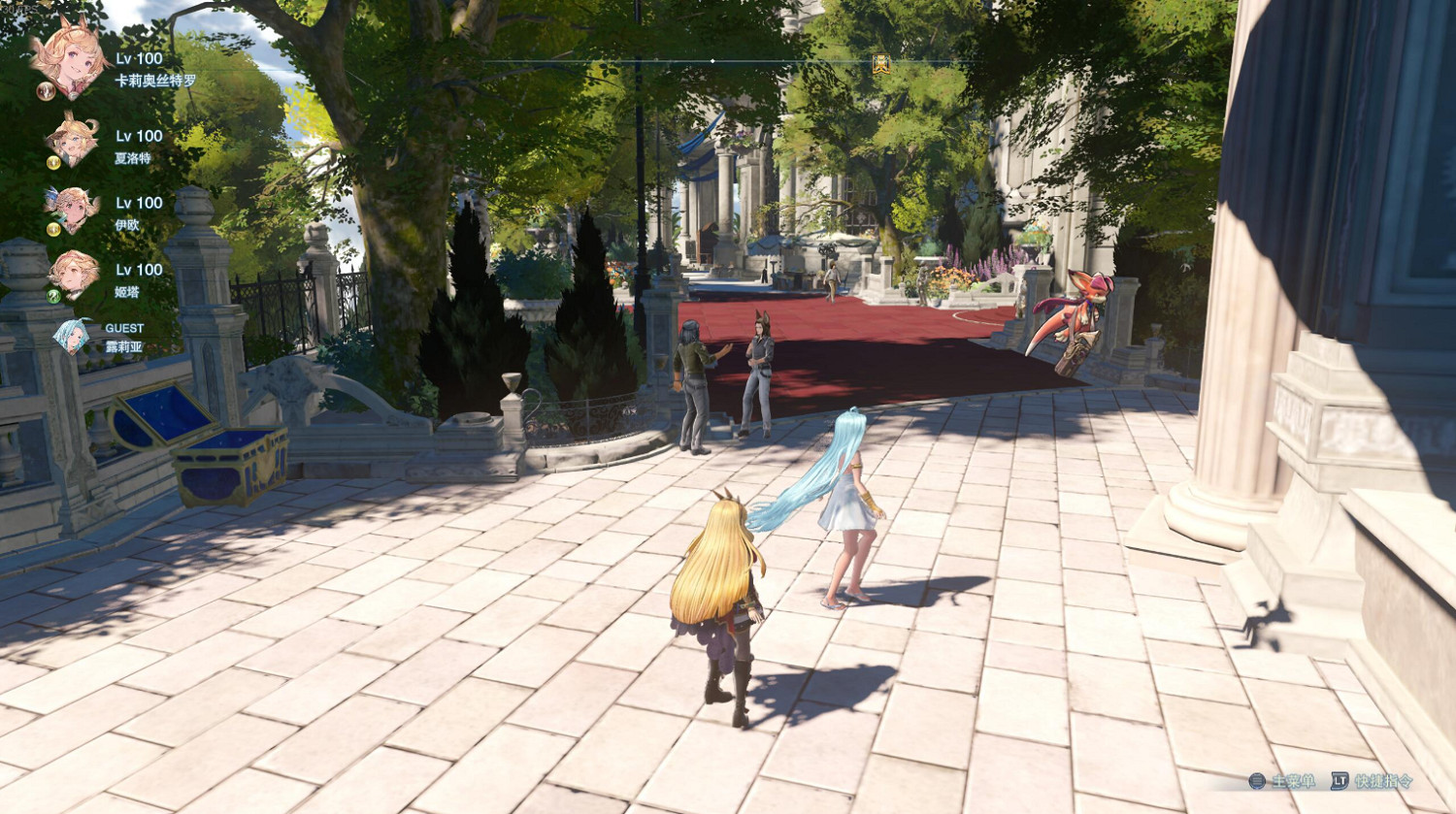This screenshot has width=1456, height=814.
Task: Click the quest banner marker on the compass
Action: 881,63
